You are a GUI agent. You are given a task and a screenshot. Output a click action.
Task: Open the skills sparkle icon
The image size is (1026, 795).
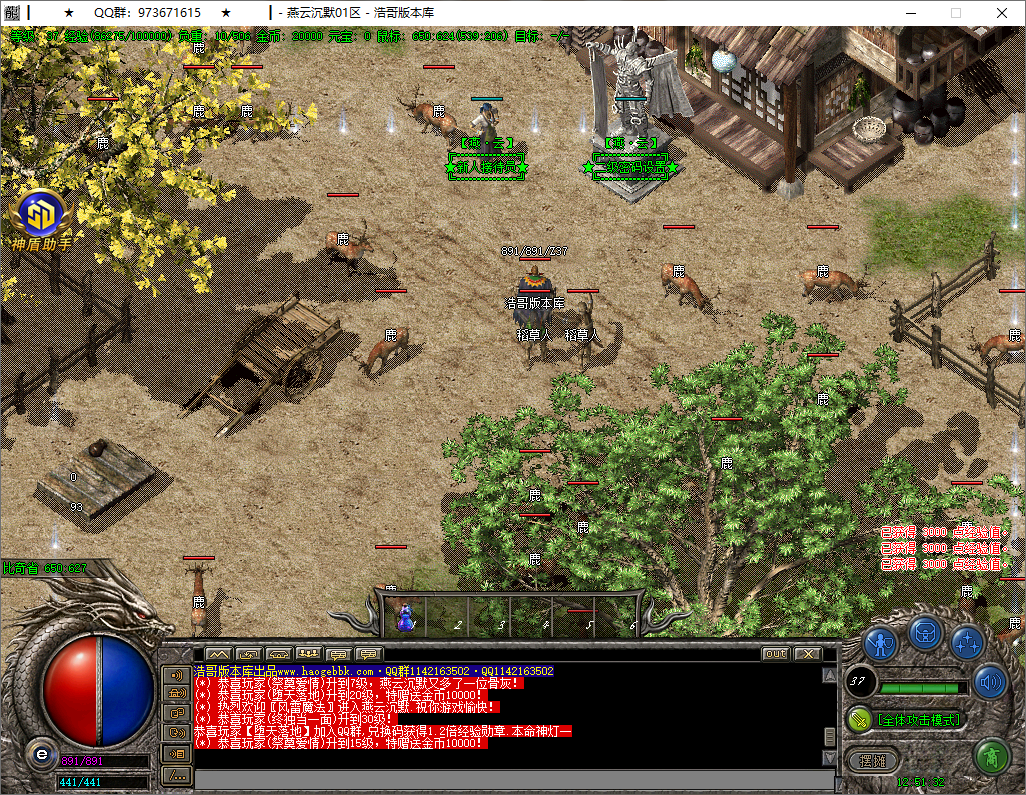(967, 643)
